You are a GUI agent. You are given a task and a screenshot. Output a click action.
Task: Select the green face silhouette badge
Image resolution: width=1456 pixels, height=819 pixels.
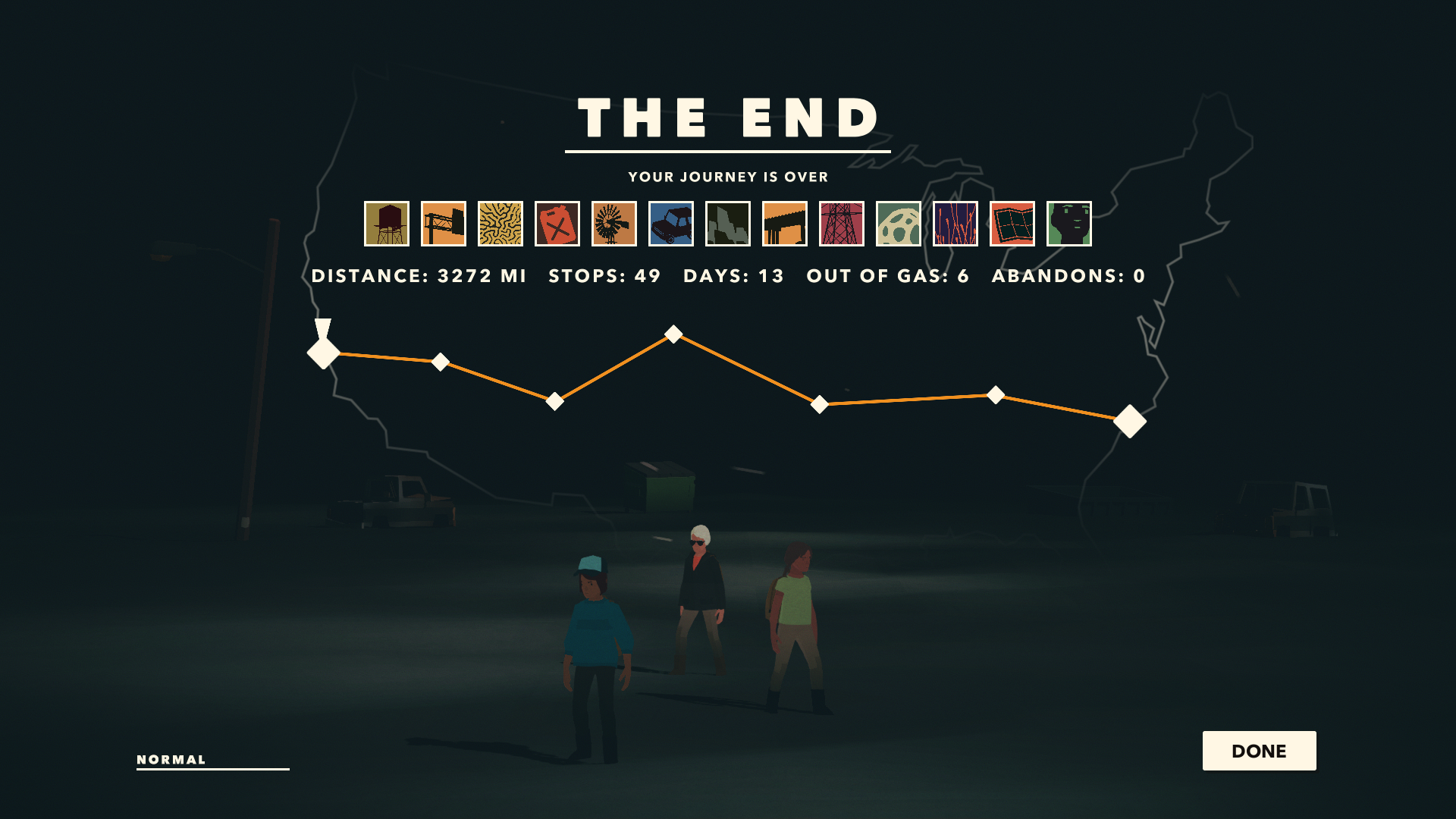1069,224
